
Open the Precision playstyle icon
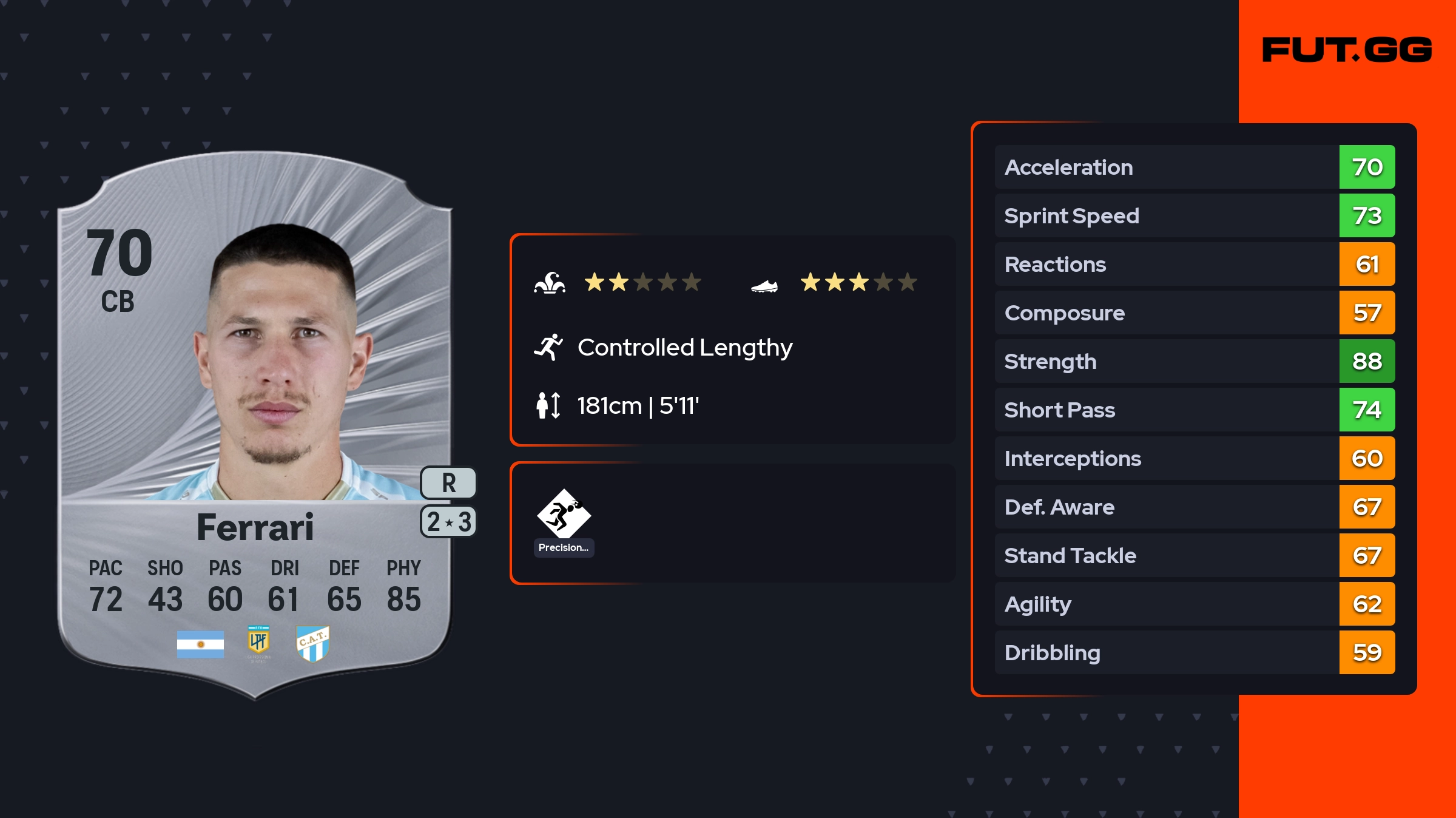tap(564, 515)
